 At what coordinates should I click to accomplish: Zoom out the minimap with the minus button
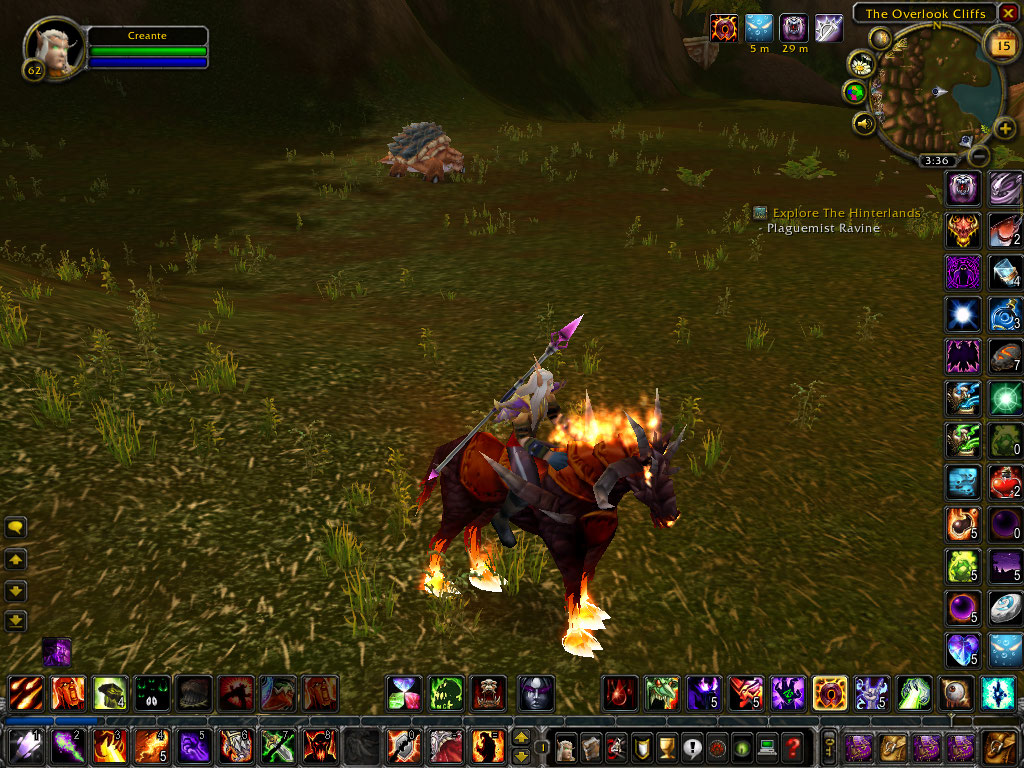(x=980, y=156)
